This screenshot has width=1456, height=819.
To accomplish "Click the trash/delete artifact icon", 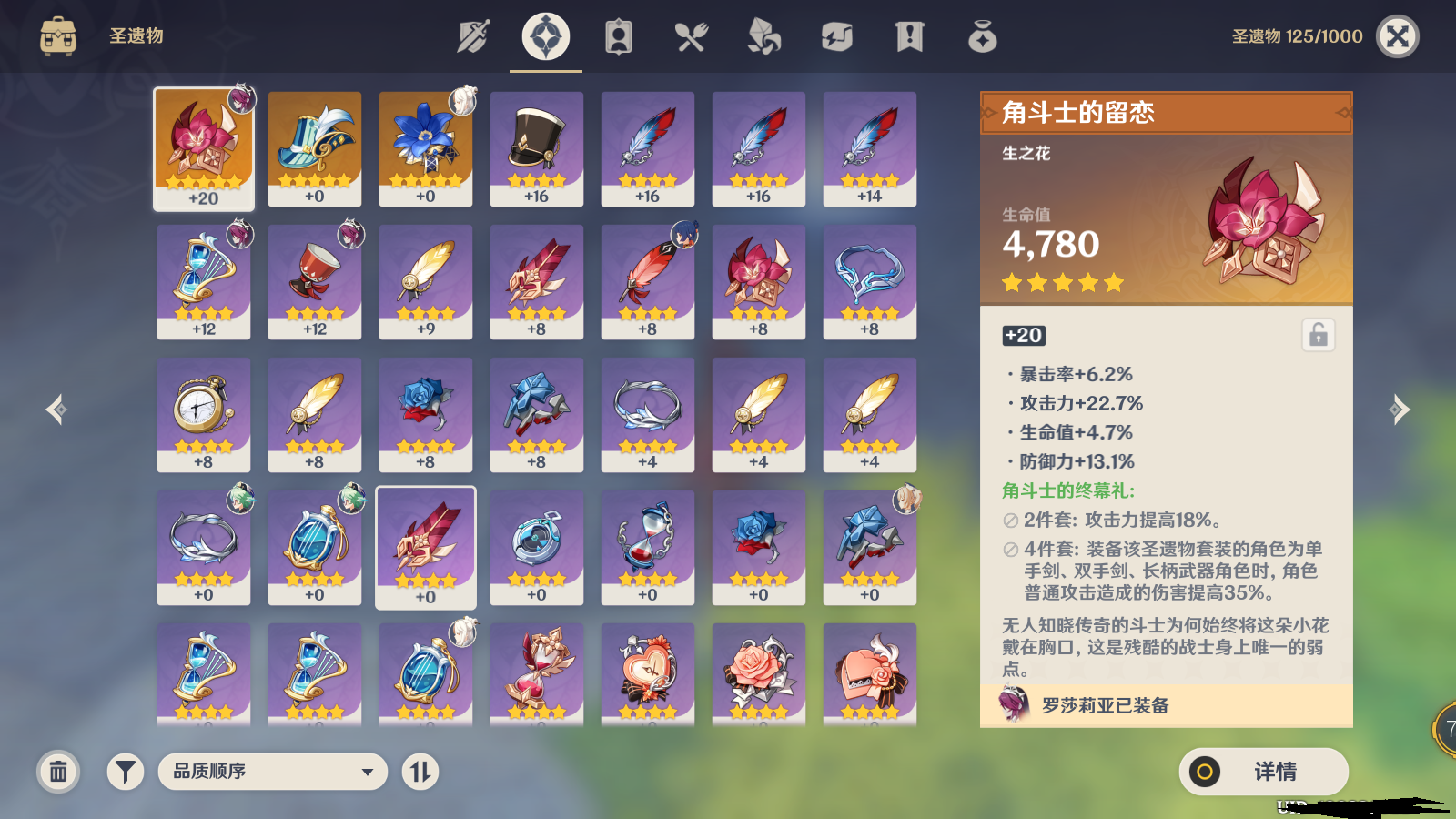I will pyautogui.click(x=58, y=771).
